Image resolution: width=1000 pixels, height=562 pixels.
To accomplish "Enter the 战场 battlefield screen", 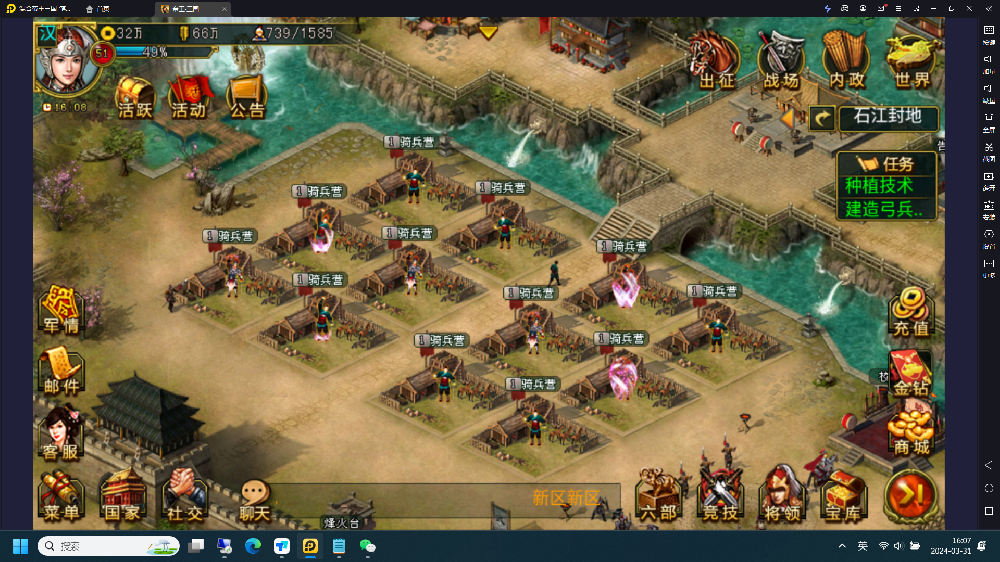I will coord(781,60).
